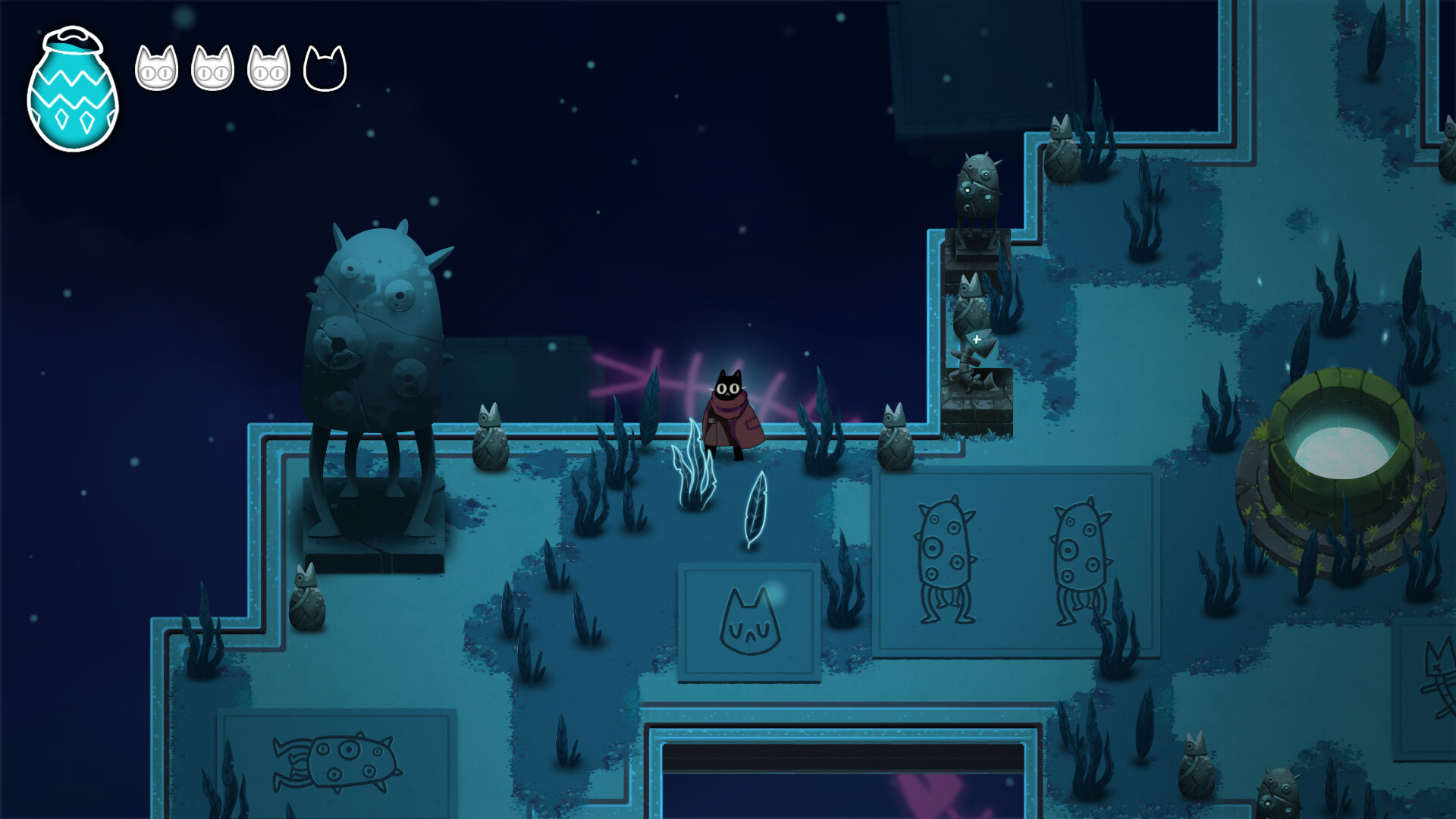The height and width of the screenshot is (819, 1456).
Task: Select the white plus cursor marker near the robot
Action: coord(977,339)
